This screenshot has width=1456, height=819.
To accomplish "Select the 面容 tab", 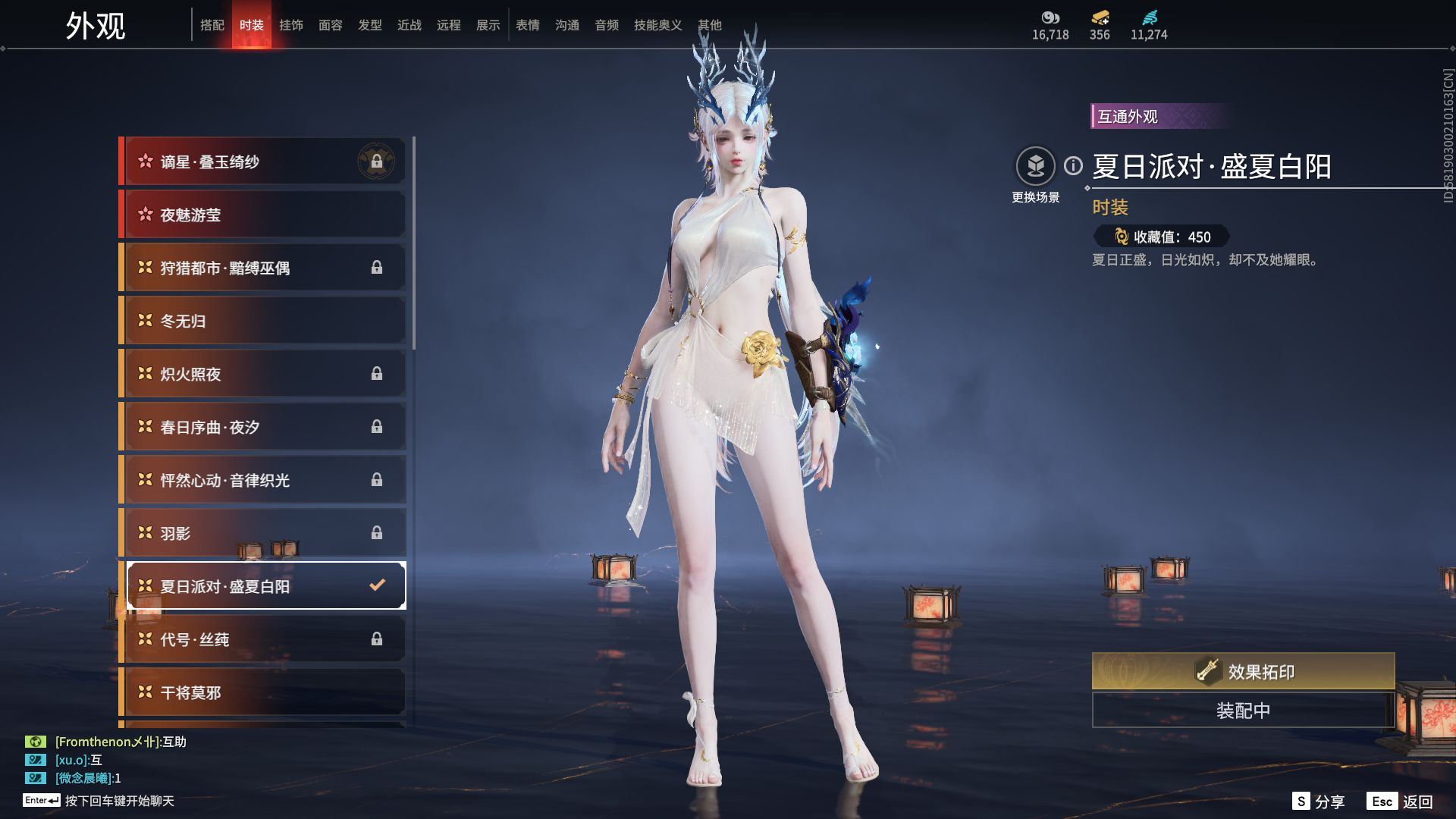I will [331, 25].
